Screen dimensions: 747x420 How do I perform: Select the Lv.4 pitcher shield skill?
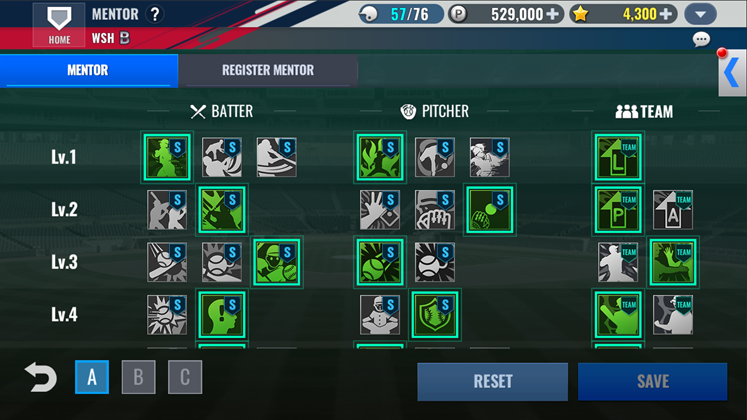[435, 314]
